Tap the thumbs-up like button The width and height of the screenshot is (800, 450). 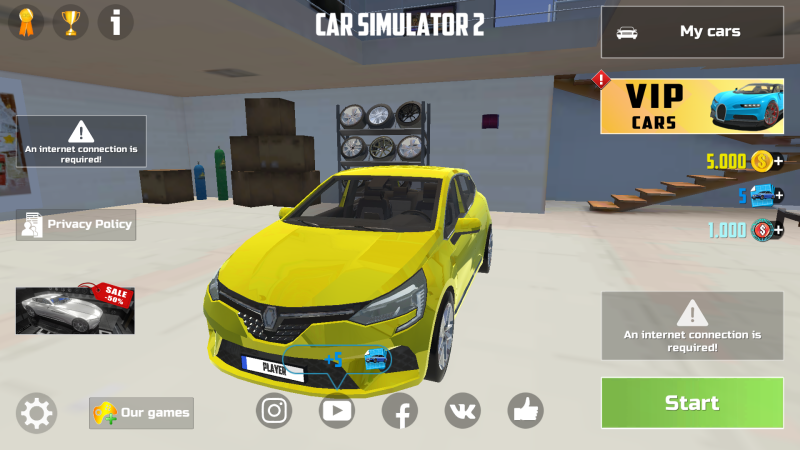click(525, 409)
